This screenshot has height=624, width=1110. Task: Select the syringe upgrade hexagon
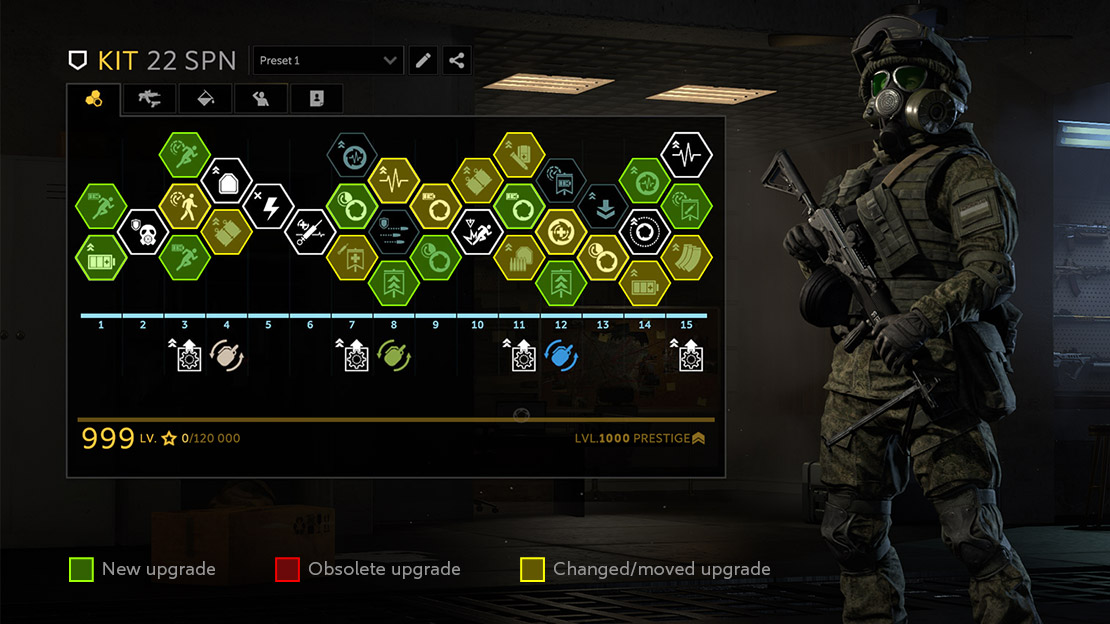coord(310,232)
